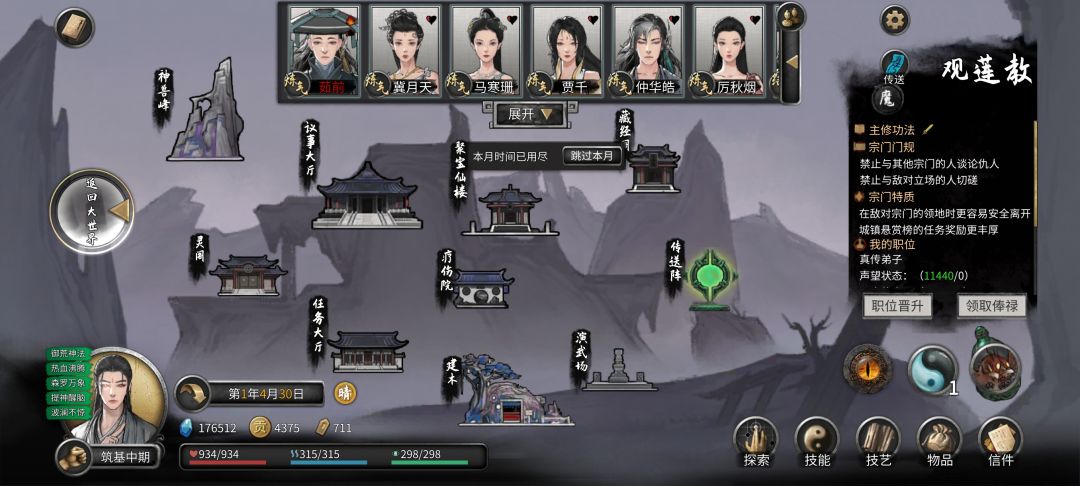Image resolution: width=1080 pixels, height=486 pixels.
Task: Open the scroll icon in top-left corner
Action: click(75, 28)
